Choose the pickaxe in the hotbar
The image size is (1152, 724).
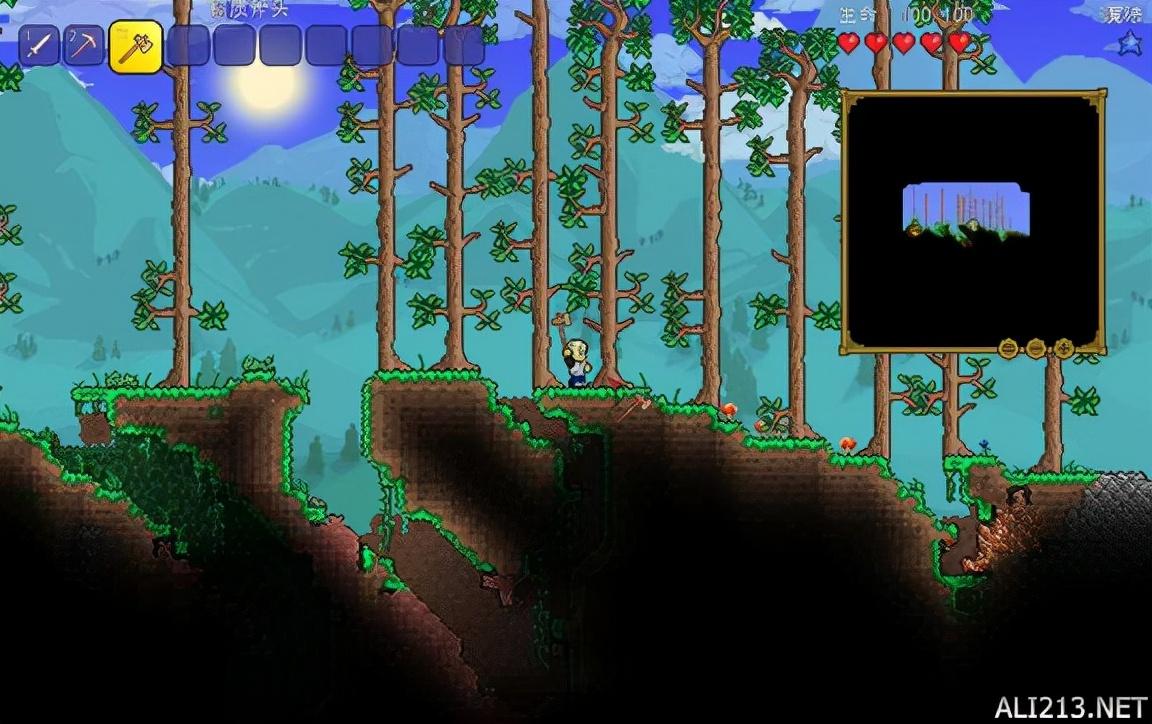[x=85, y=47]
